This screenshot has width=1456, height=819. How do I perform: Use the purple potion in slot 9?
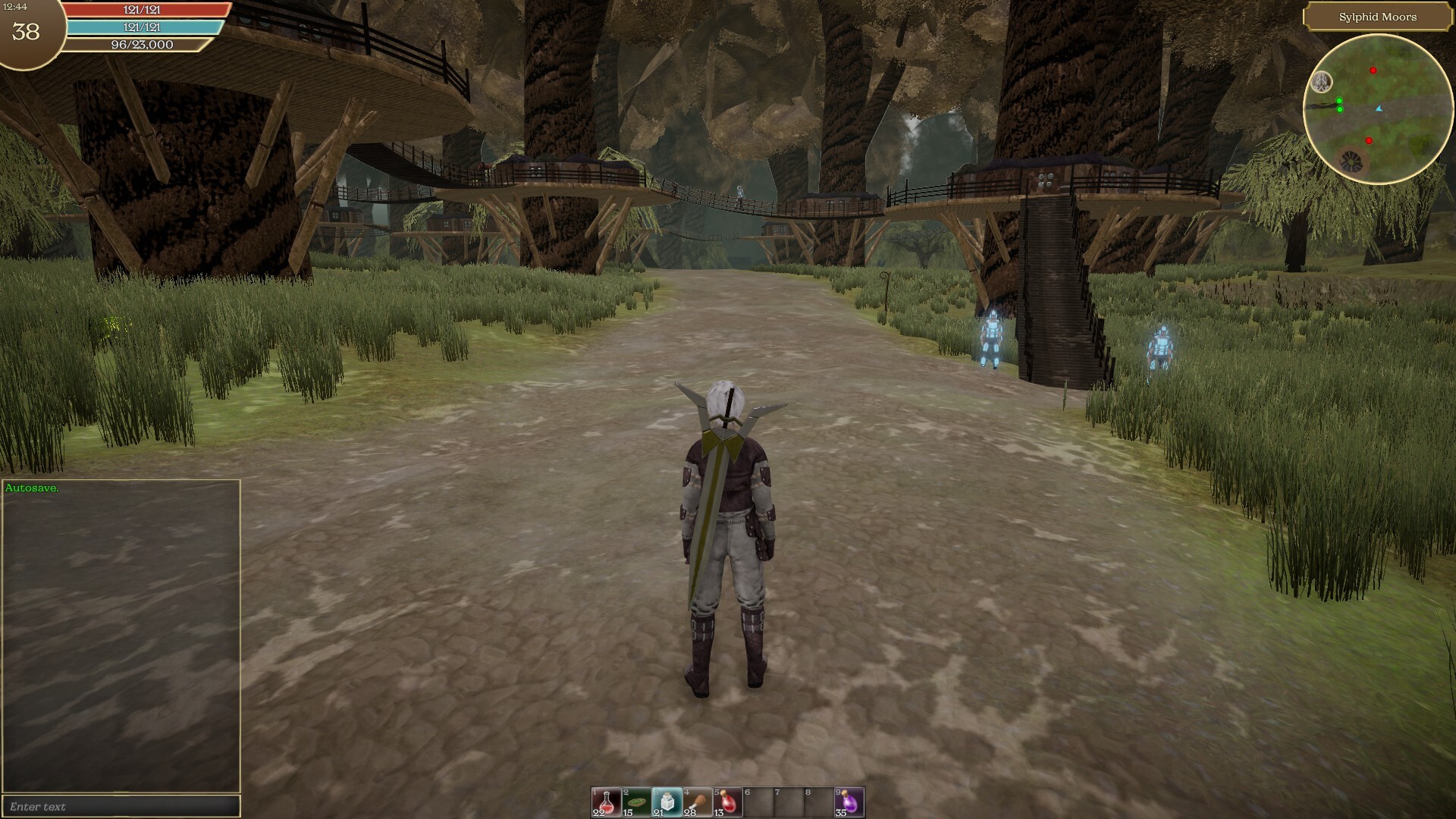point(849,802)
